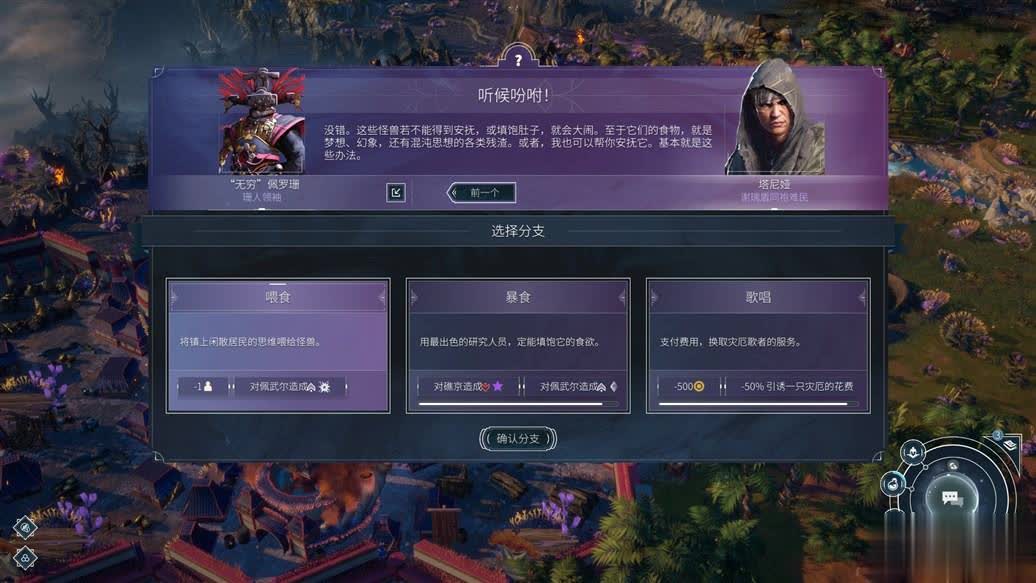Viewport: 1036px width, 583px height.
Task: Toggle the lower diamond three-circles icon
Action: [25, 558]
